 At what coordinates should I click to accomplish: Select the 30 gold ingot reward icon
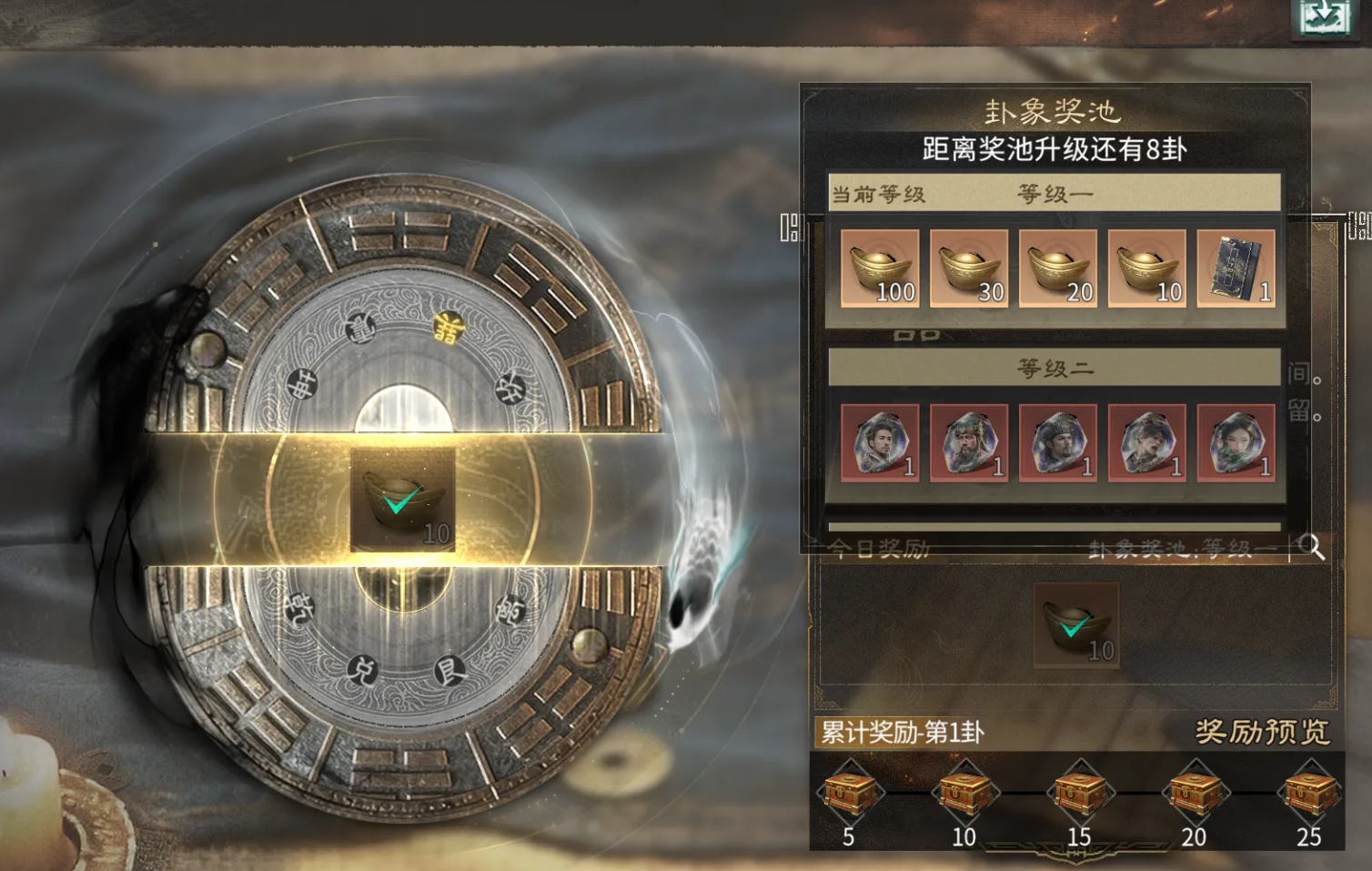[968, 270]
